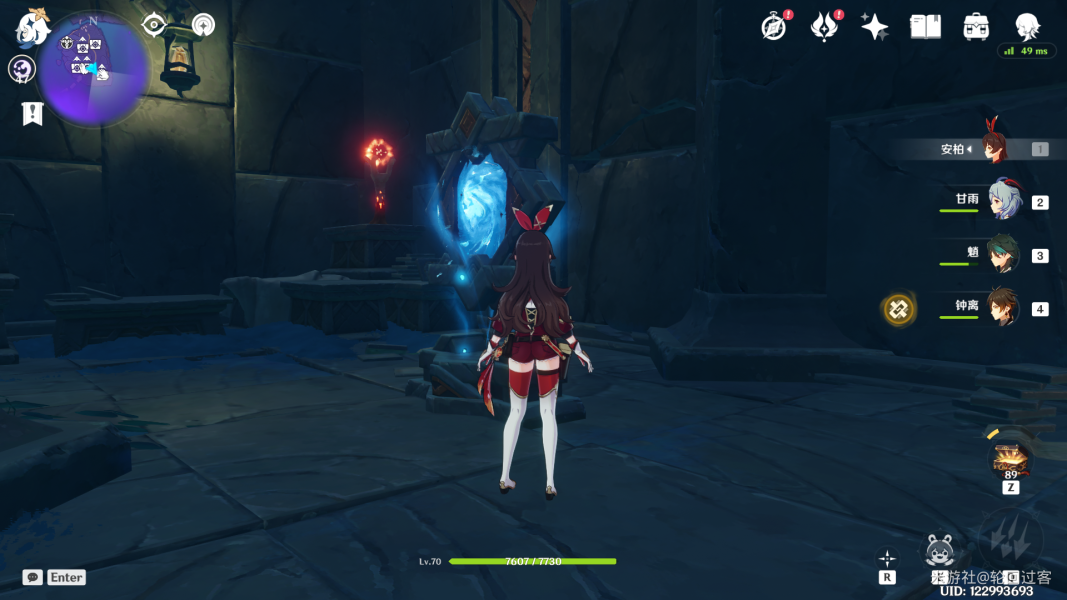Open the Adventurer Handbook book icon
Viewport: 1067px width, 600px height.
[925, 27]
